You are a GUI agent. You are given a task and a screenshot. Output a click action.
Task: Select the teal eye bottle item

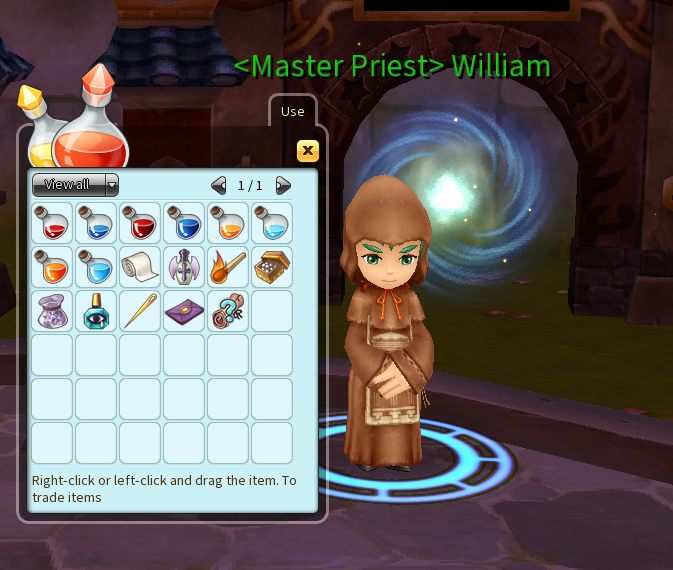click(x=96, y=311)
